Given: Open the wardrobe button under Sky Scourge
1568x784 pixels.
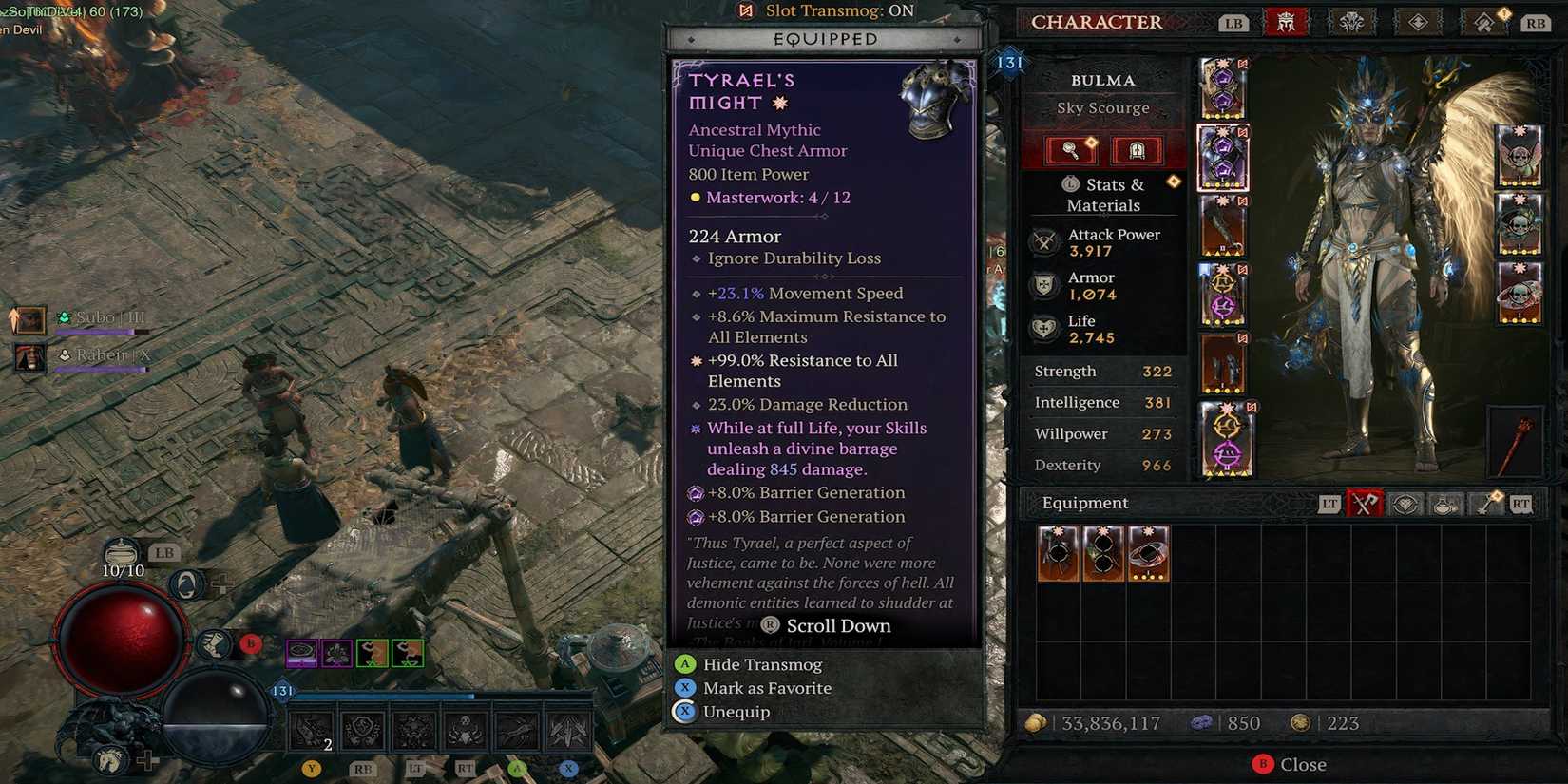Looking at the screenshot, I should (1136, 150).
